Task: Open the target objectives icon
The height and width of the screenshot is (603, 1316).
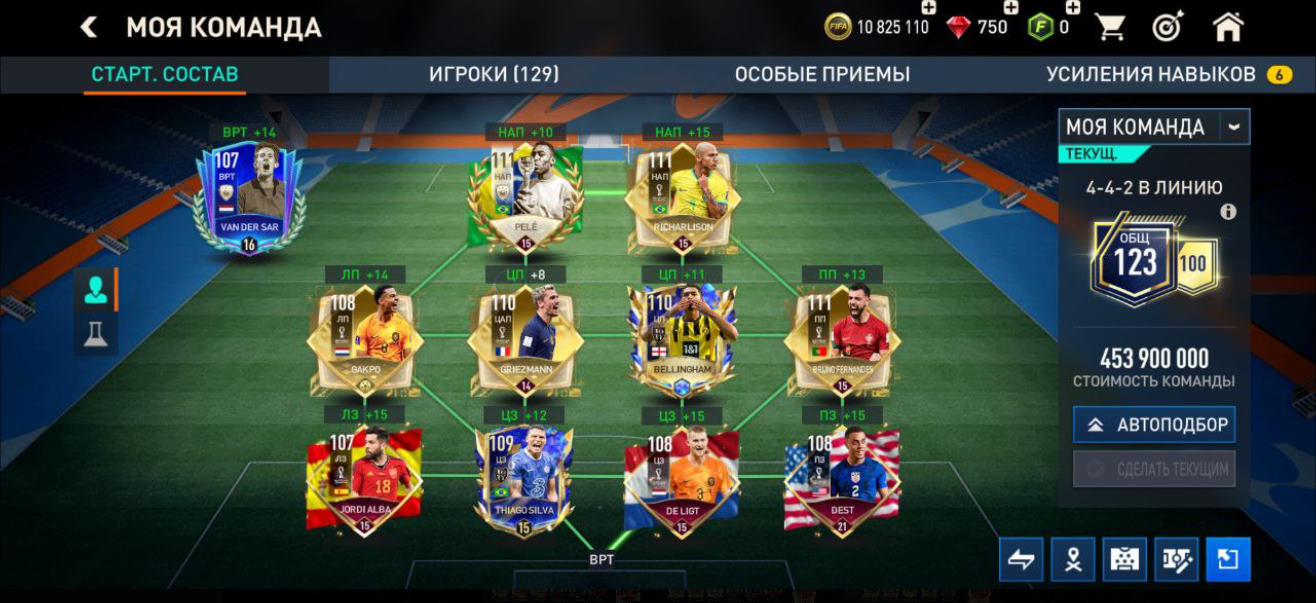Action: 1168,27
